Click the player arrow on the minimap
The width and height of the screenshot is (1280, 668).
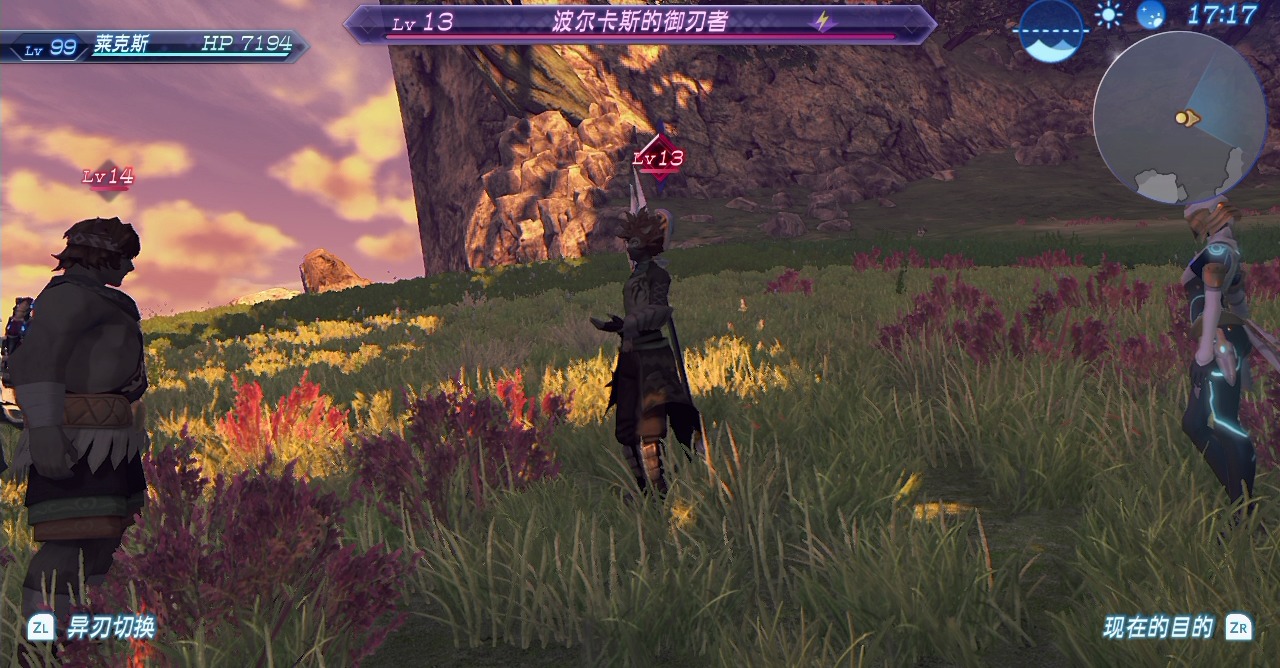[1186, 118]
